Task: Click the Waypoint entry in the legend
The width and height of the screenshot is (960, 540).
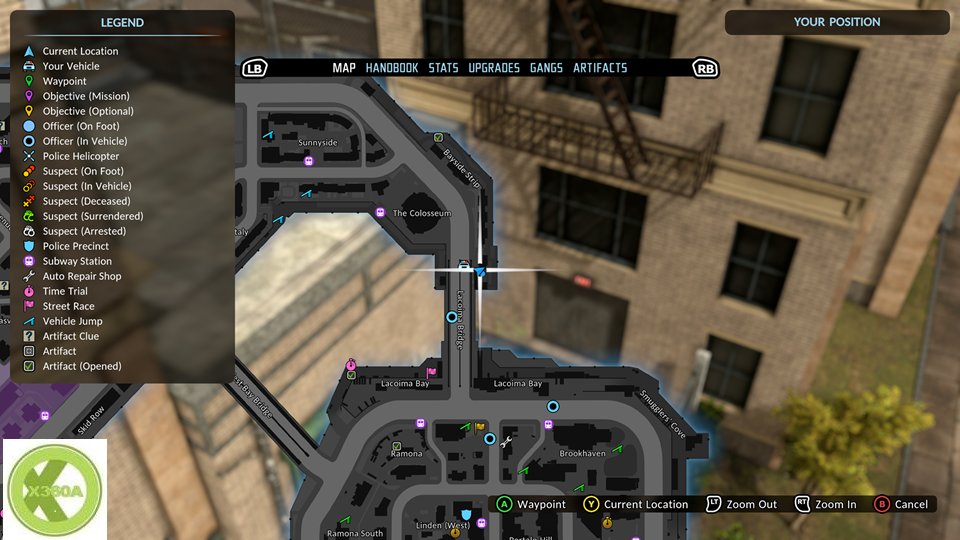Action: click(64, 81)
